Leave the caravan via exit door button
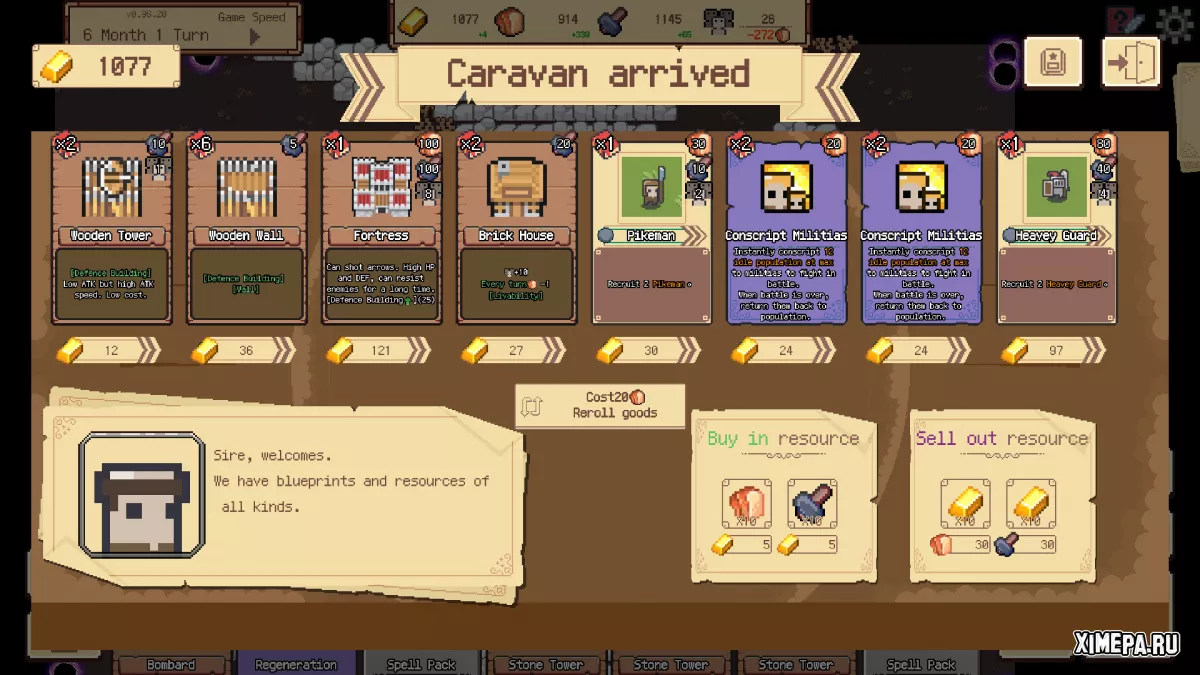This screenshot has width=1200, height=675. point(1131,64)
